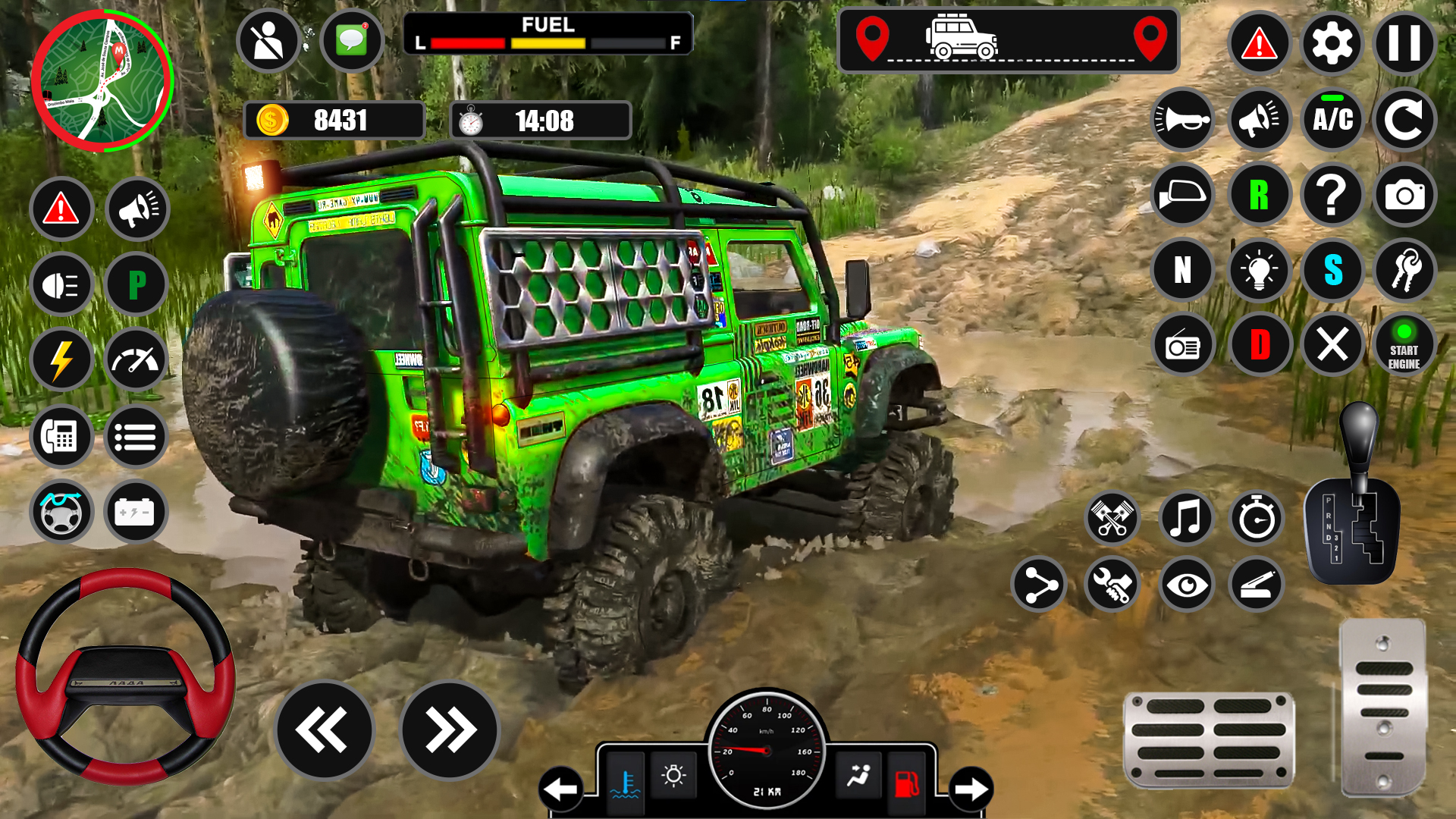Viewport: 1456px width, 819px height.
Task: Switch to Neutral with the N button
Action: tap(1182, 270)
